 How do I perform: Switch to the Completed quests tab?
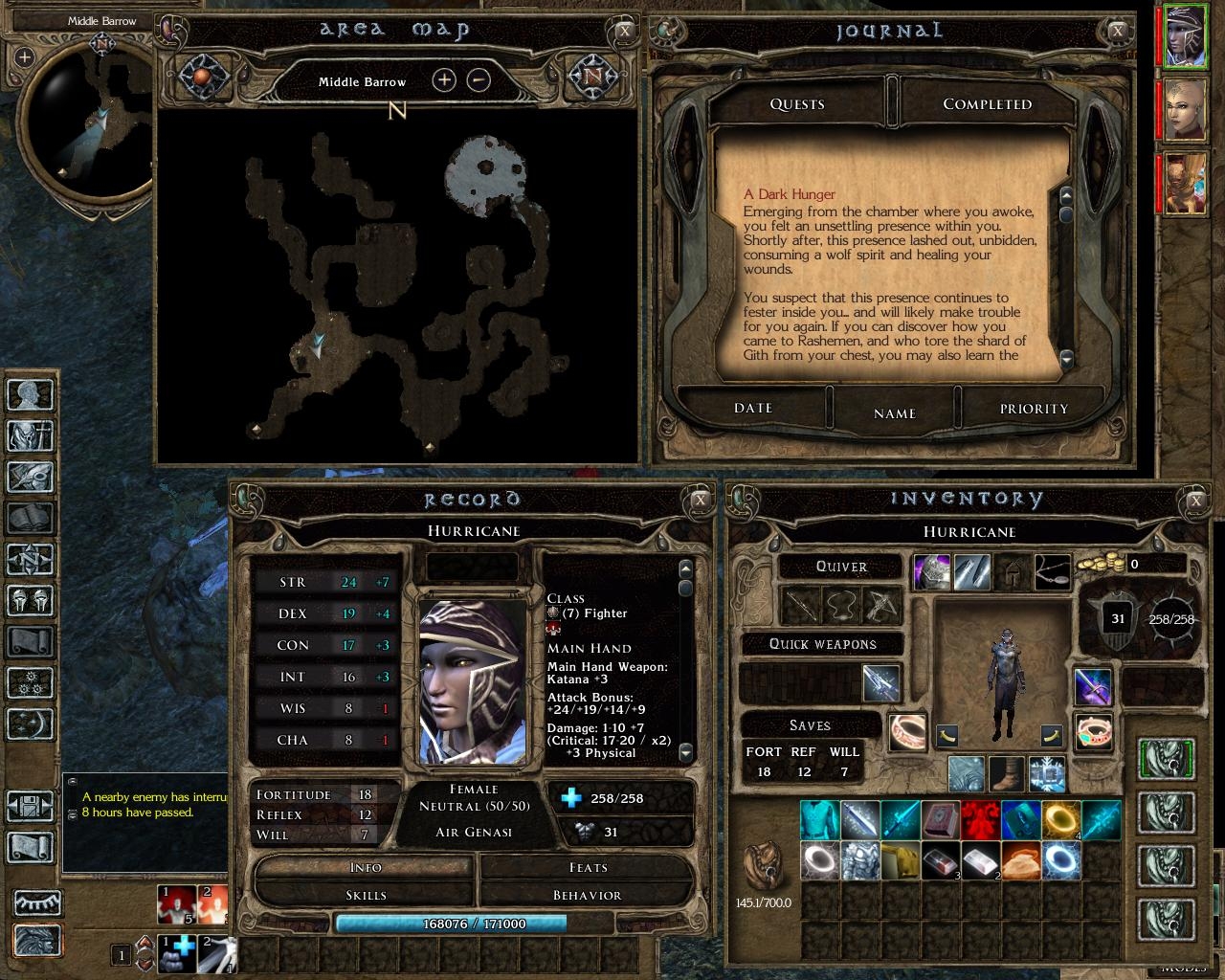point(987,103)
